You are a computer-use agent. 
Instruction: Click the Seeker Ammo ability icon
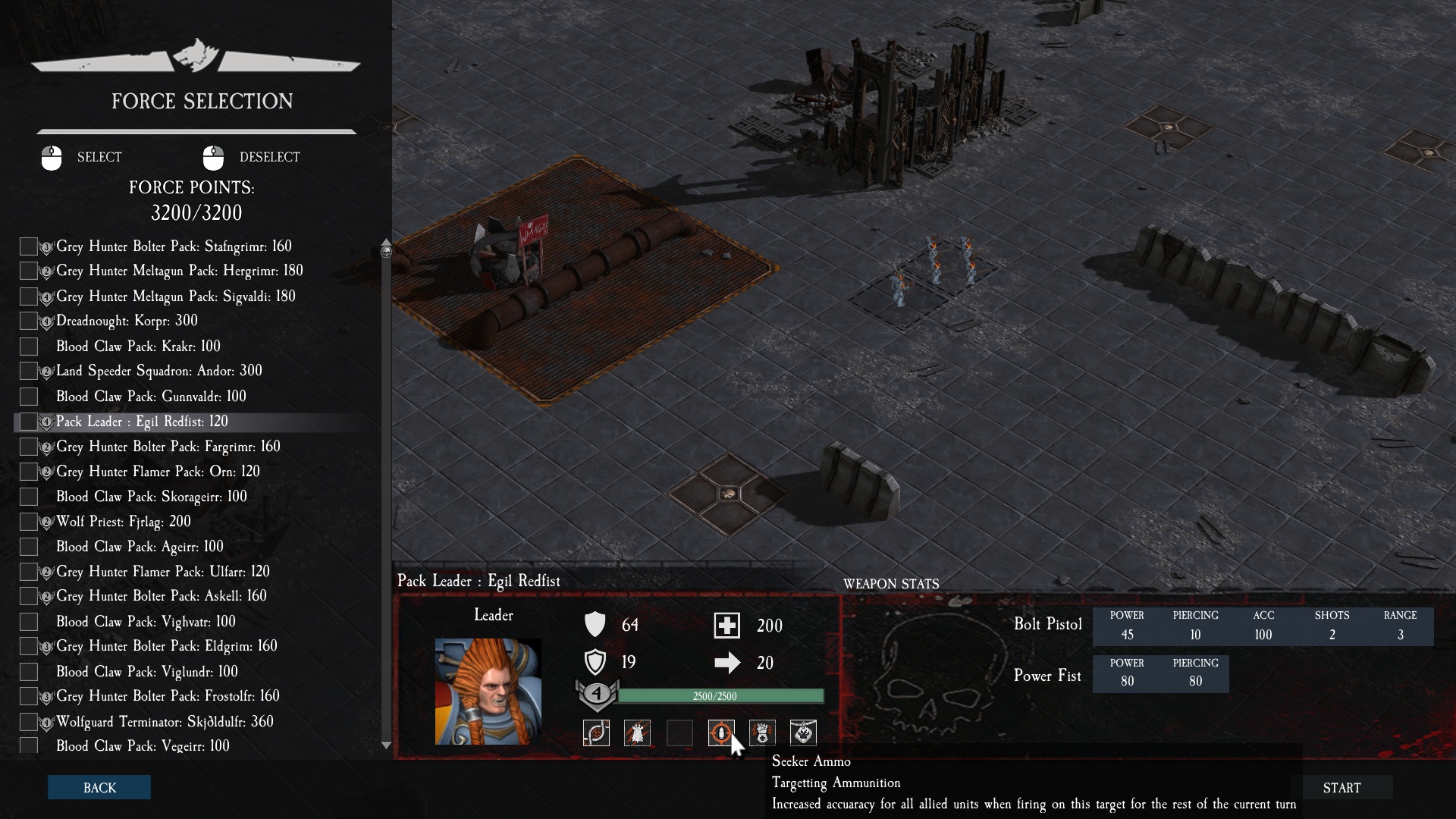(x=720, y=733)
